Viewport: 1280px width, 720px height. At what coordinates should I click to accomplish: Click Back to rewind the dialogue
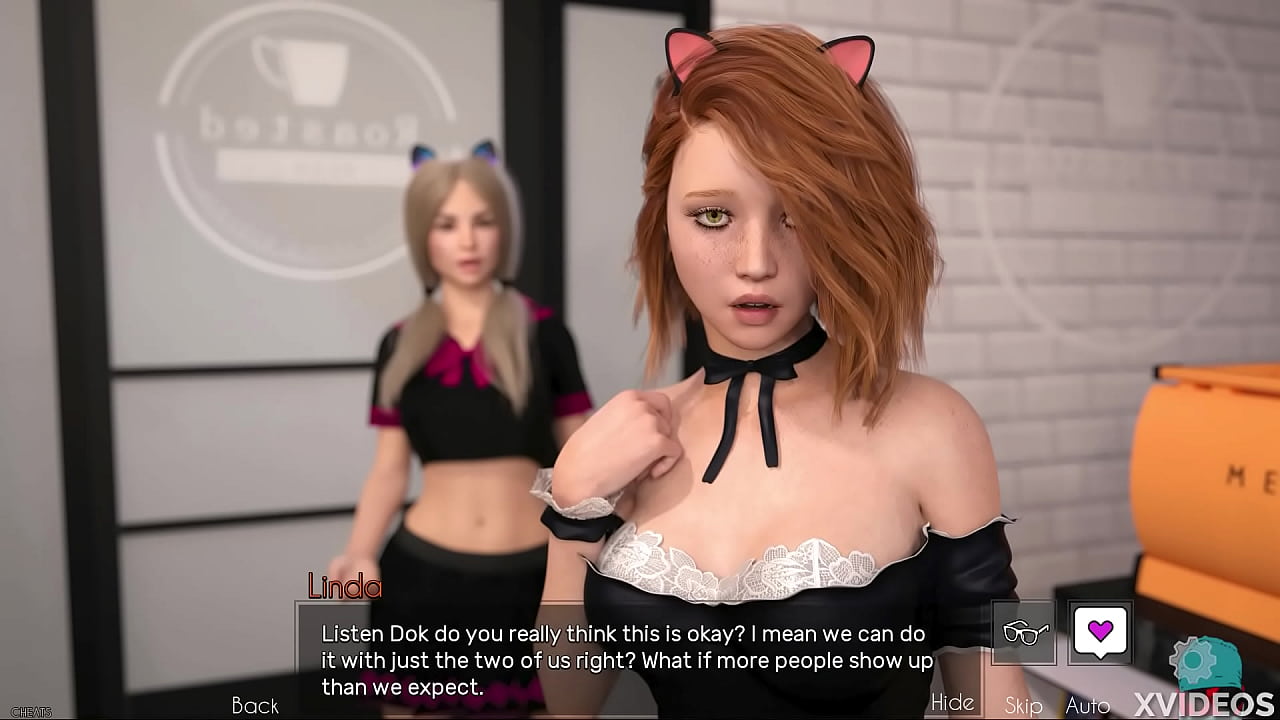pyautogui.click(x=255, y=705)
